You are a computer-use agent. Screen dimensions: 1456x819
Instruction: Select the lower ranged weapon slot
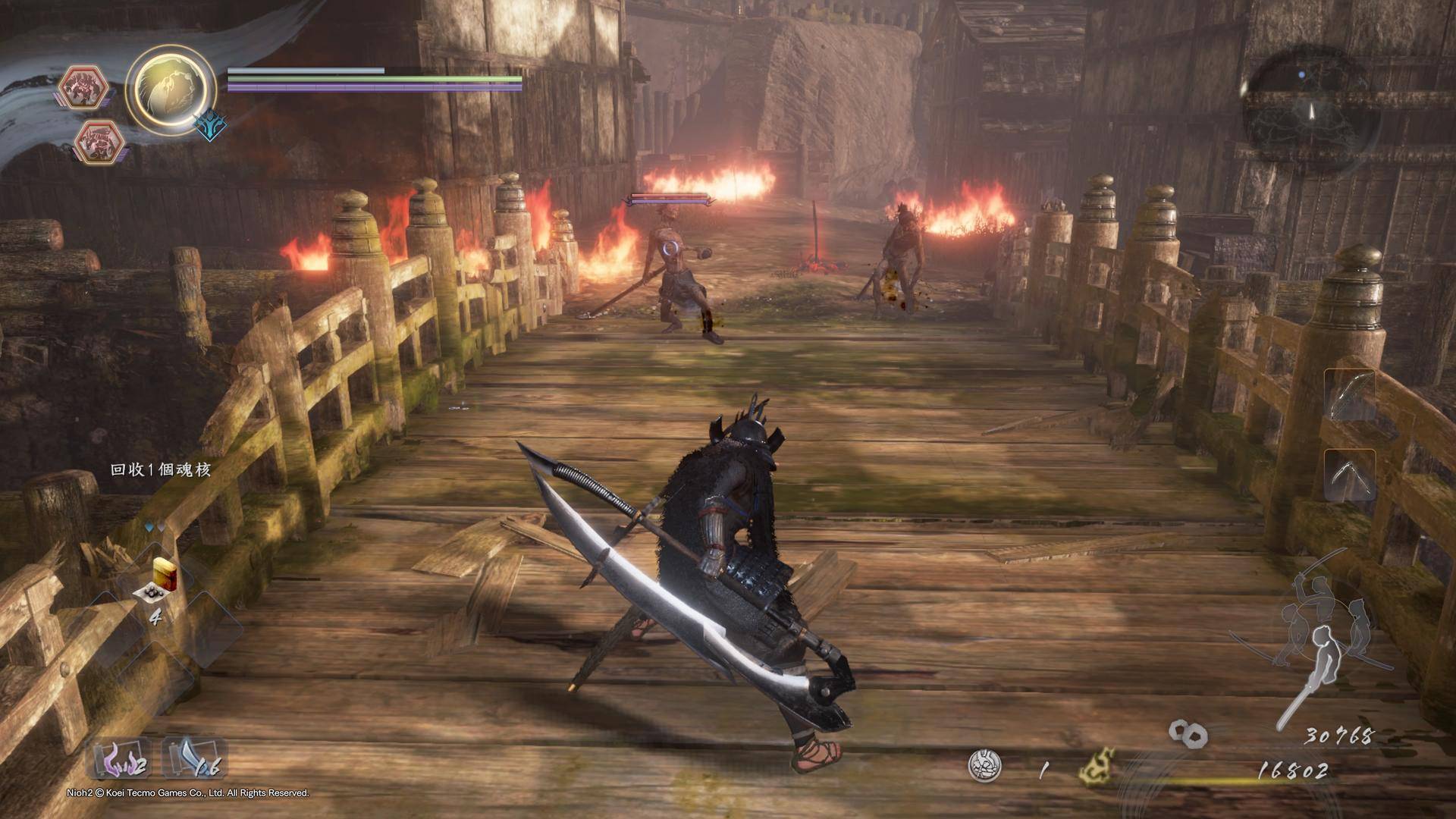click(1350, 474)
